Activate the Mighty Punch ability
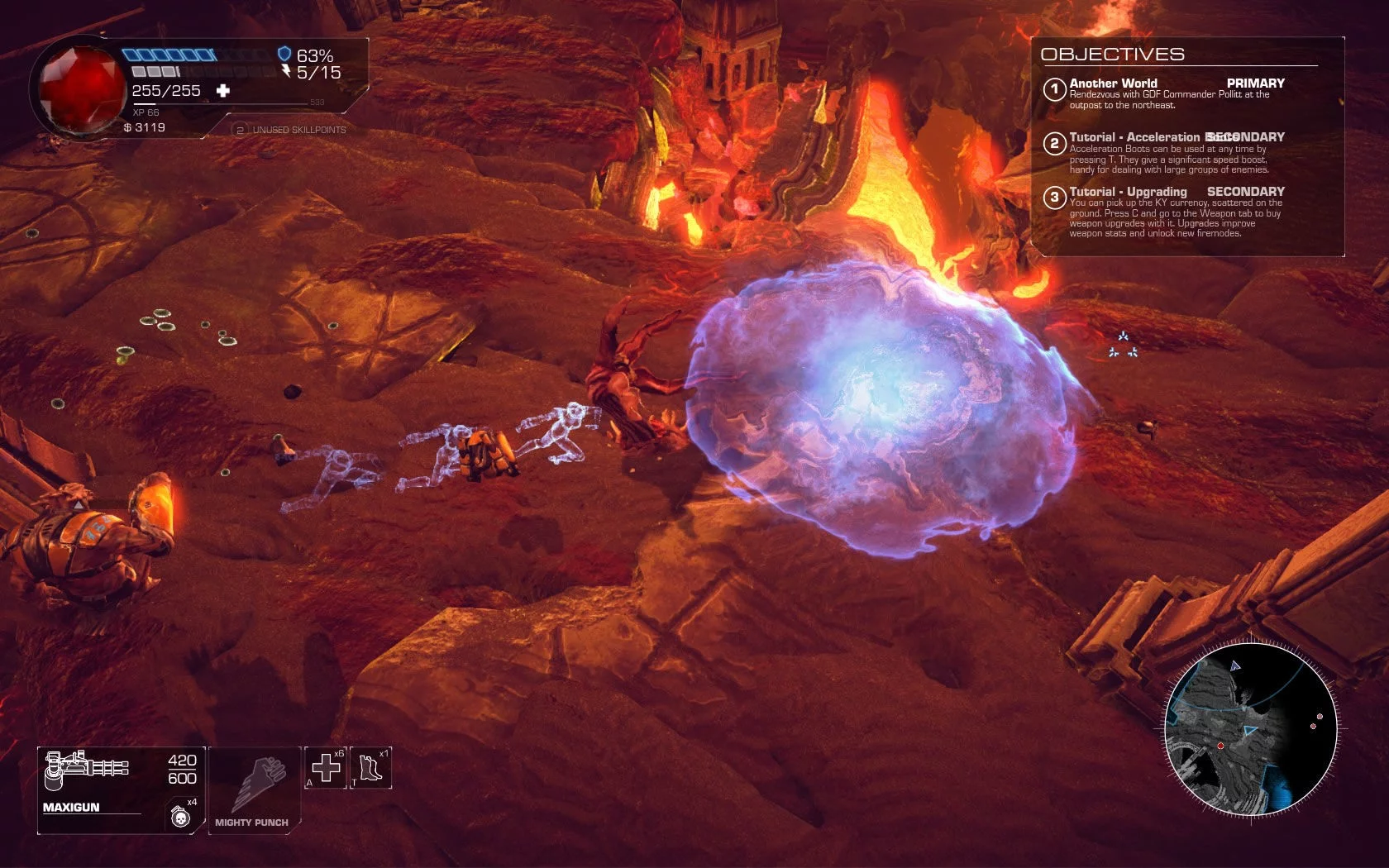 pyautogui.click(x=254, y=786)
